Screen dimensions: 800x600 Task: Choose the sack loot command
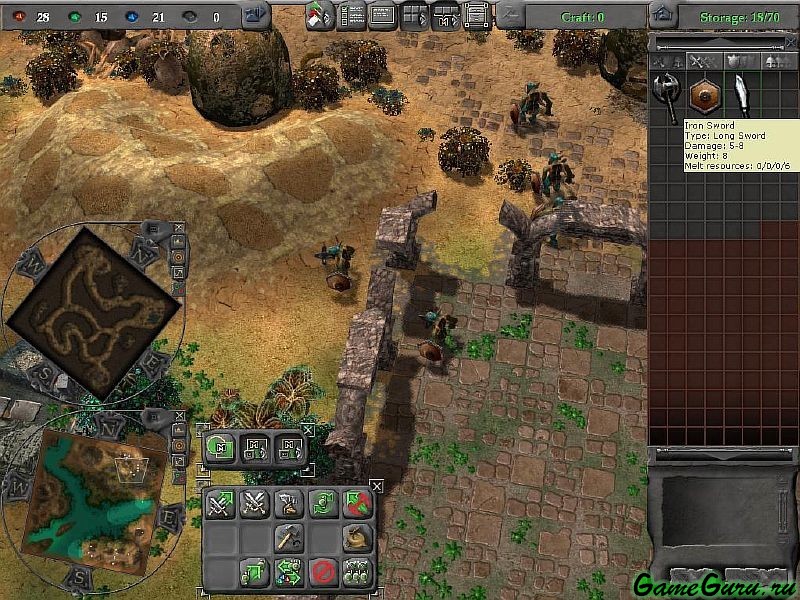coord(355,538)
